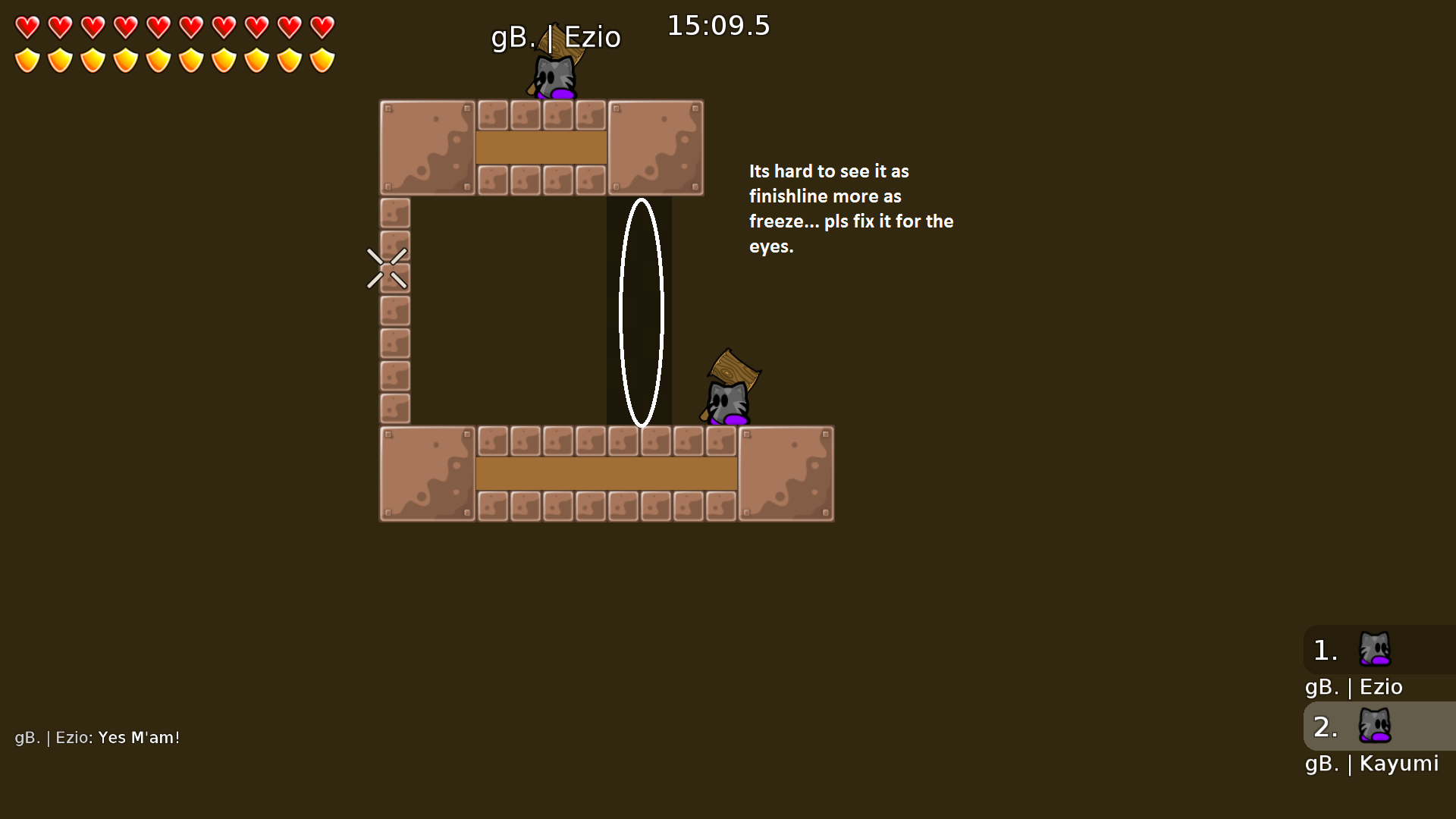Click the race timer showing 15:09.5

(x=717, y=25)
